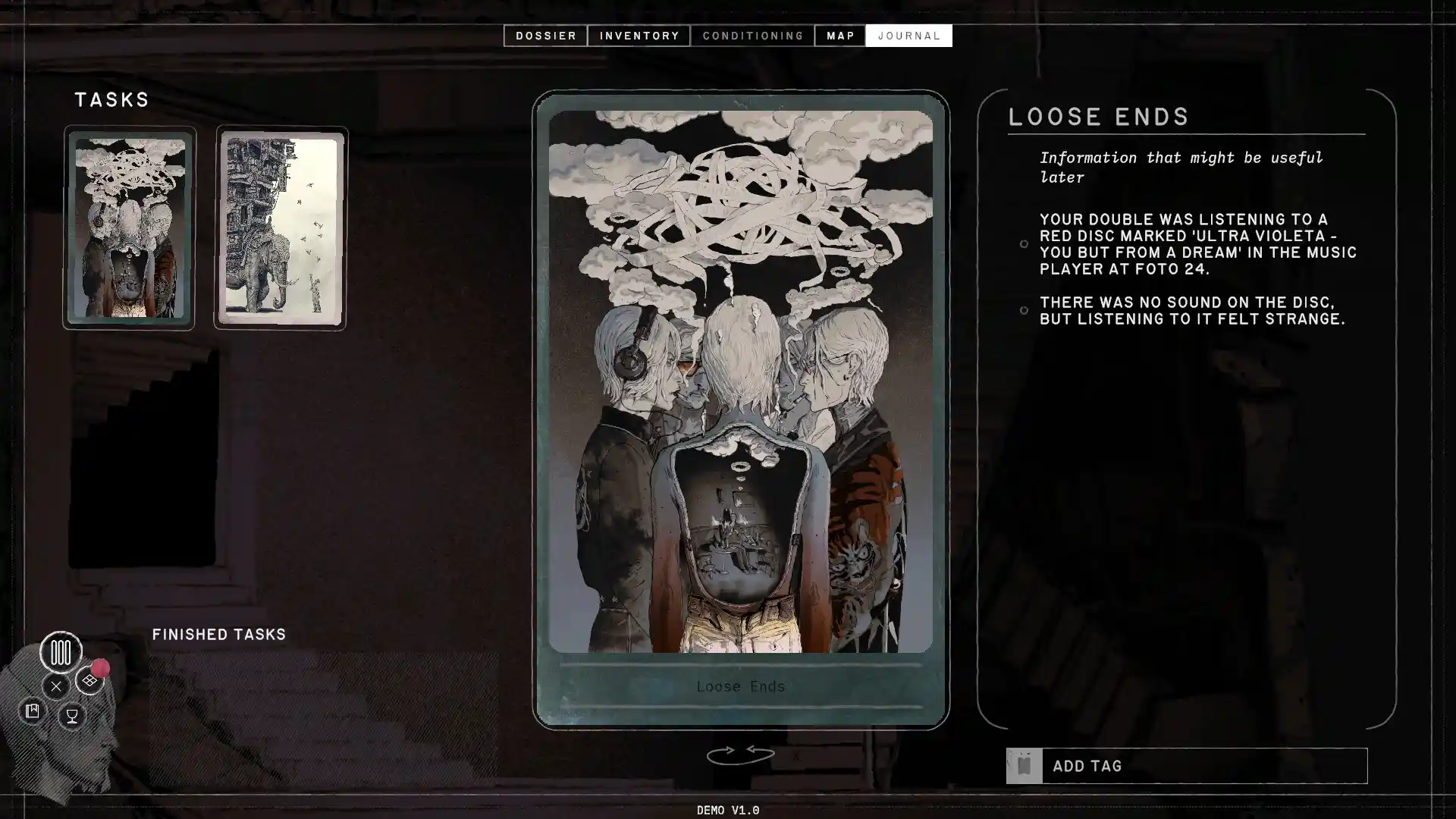The height and width of the screenshot is (819, 1456).
Task: Select the Journal tab
Action: 908,36
